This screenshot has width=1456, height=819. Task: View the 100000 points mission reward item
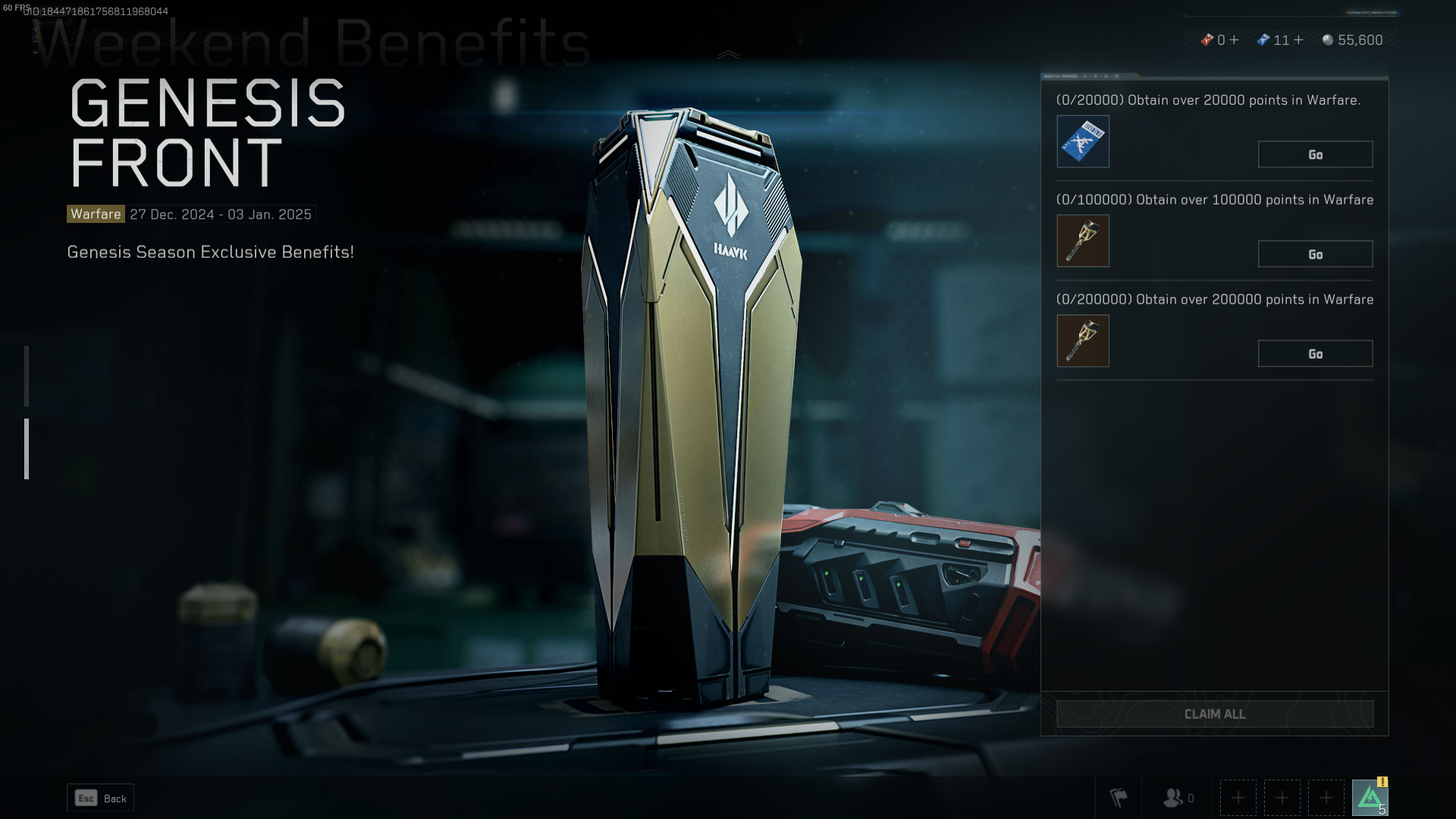(1083, 241)
